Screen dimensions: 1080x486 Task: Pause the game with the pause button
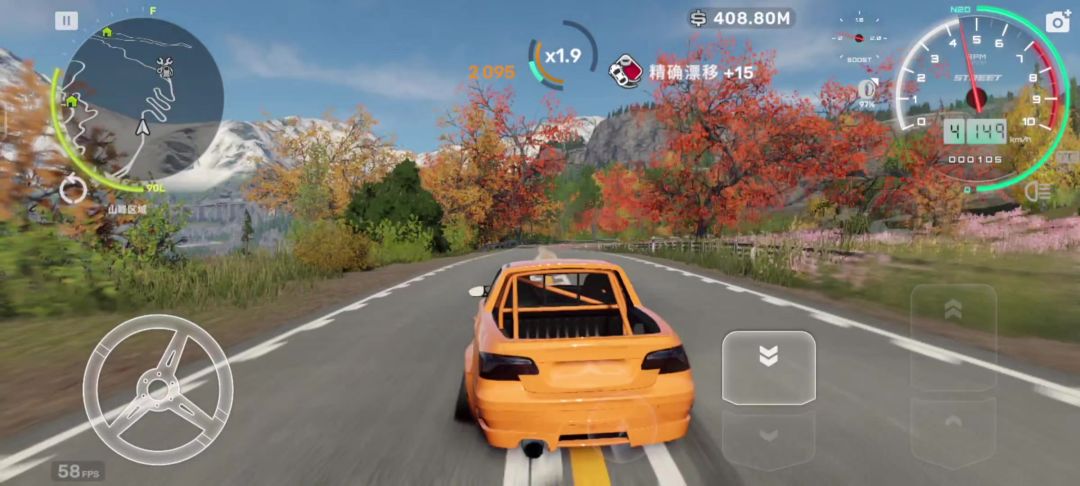(66, 20)
